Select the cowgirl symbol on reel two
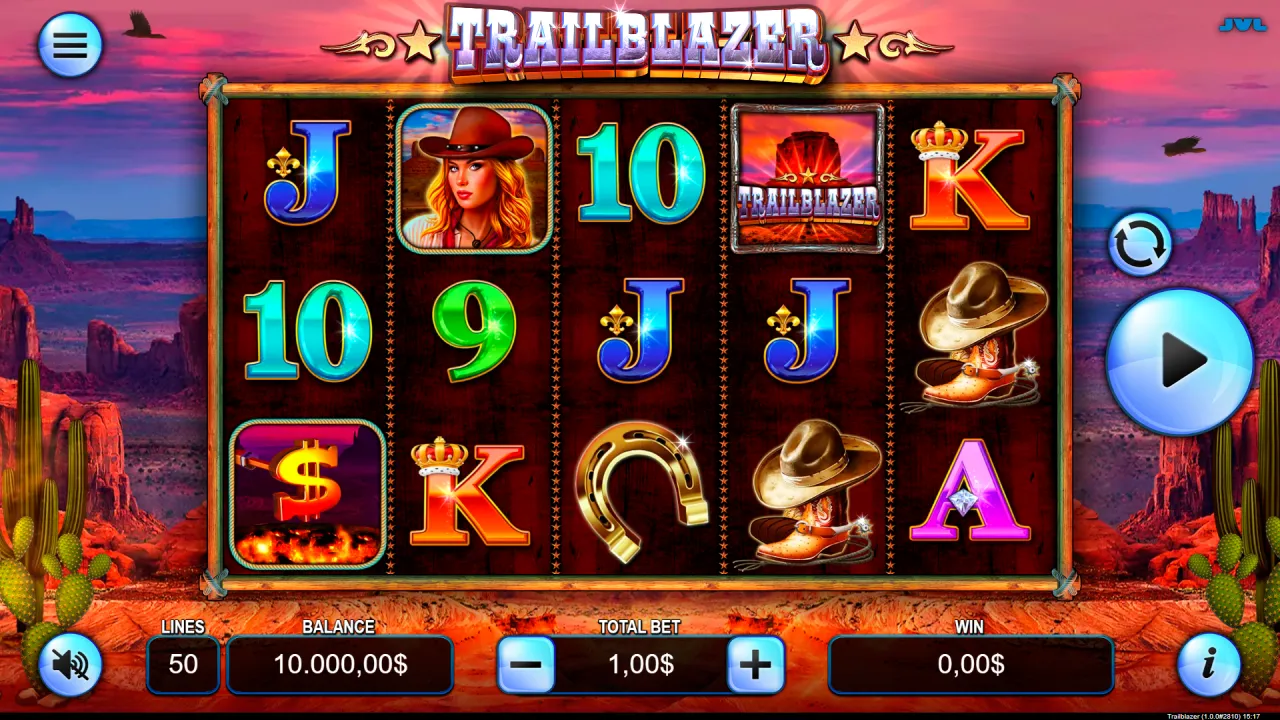The width and height of the screenshot is (1280, 720). (473, 181)
